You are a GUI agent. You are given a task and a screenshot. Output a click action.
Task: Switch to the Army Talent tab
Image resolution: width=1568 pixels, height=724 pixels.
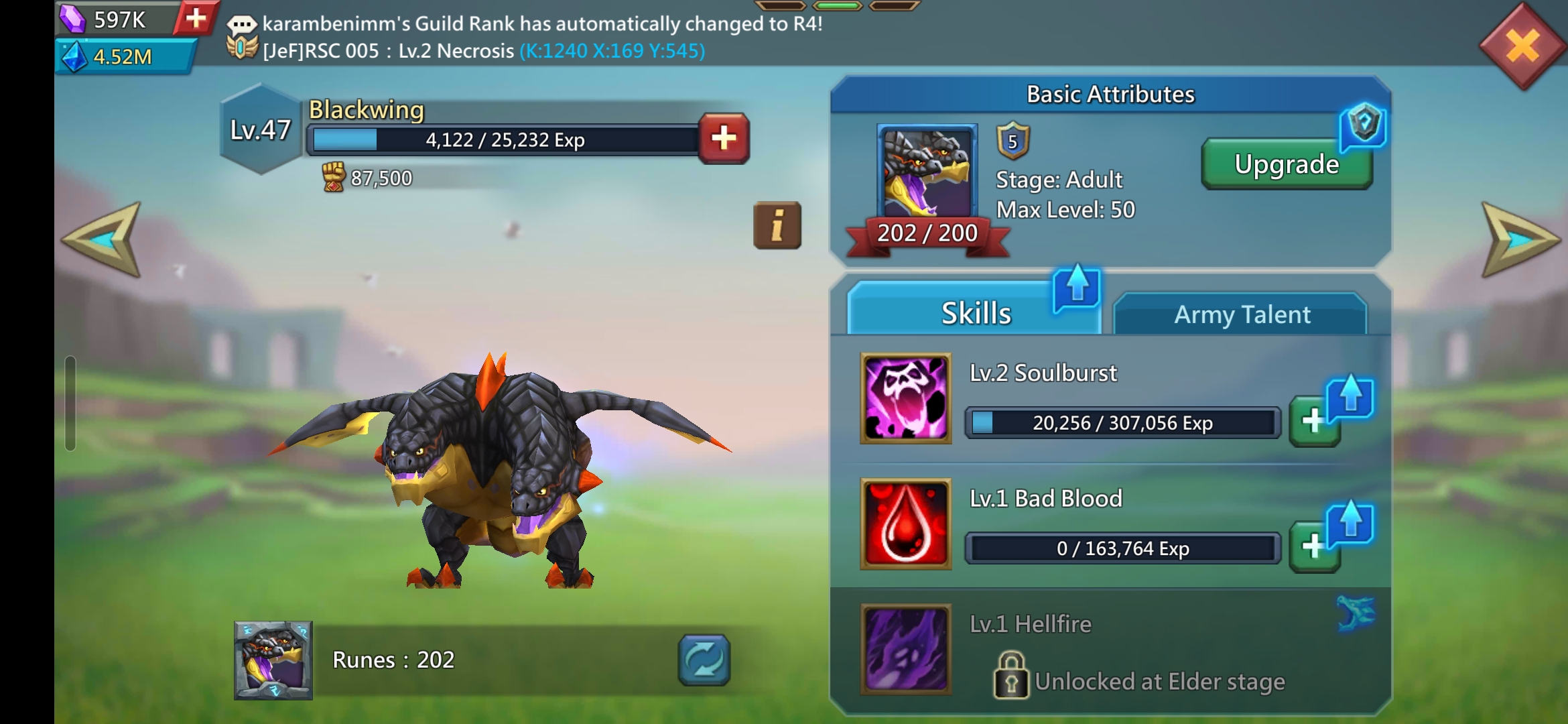1241,314
